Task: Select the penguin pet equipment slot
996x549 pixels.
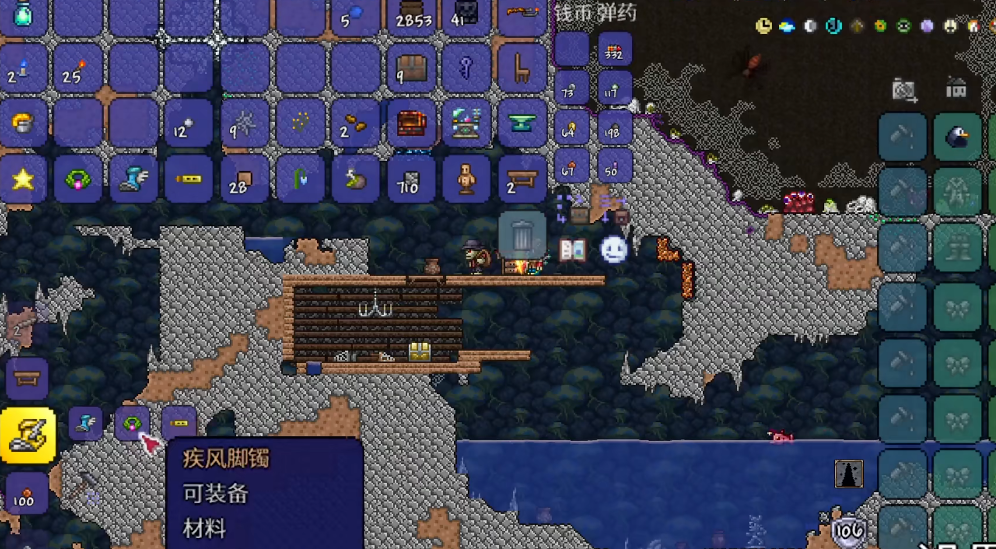Action: click(x=958, y=137)
